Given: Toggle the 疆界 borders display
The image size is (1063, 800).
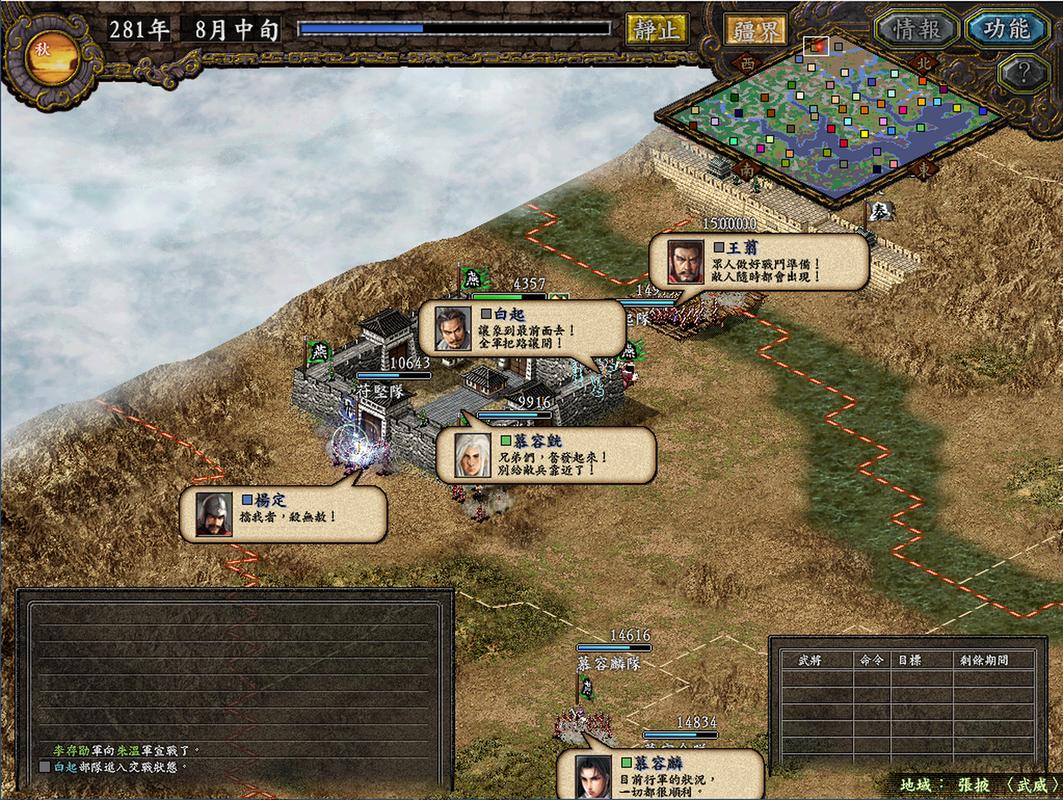Looking at the screenshot, I should [x=755, y=30].
